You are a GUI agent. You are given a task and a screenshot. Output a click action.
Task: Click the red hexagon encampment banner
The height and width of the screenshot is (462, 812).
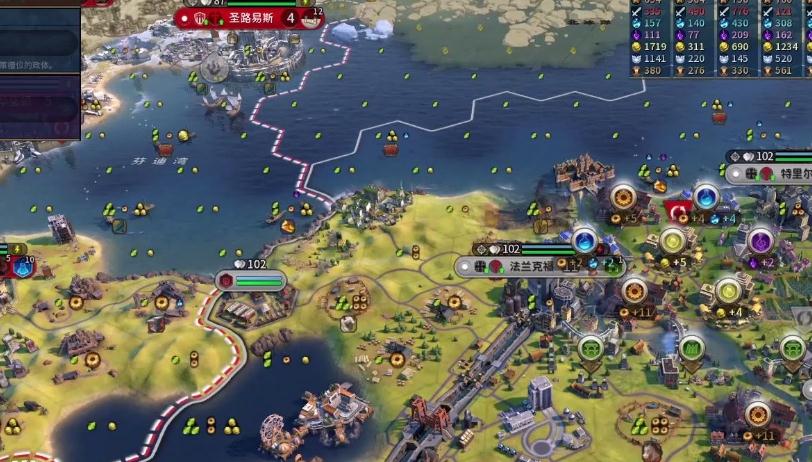point(226,281)
